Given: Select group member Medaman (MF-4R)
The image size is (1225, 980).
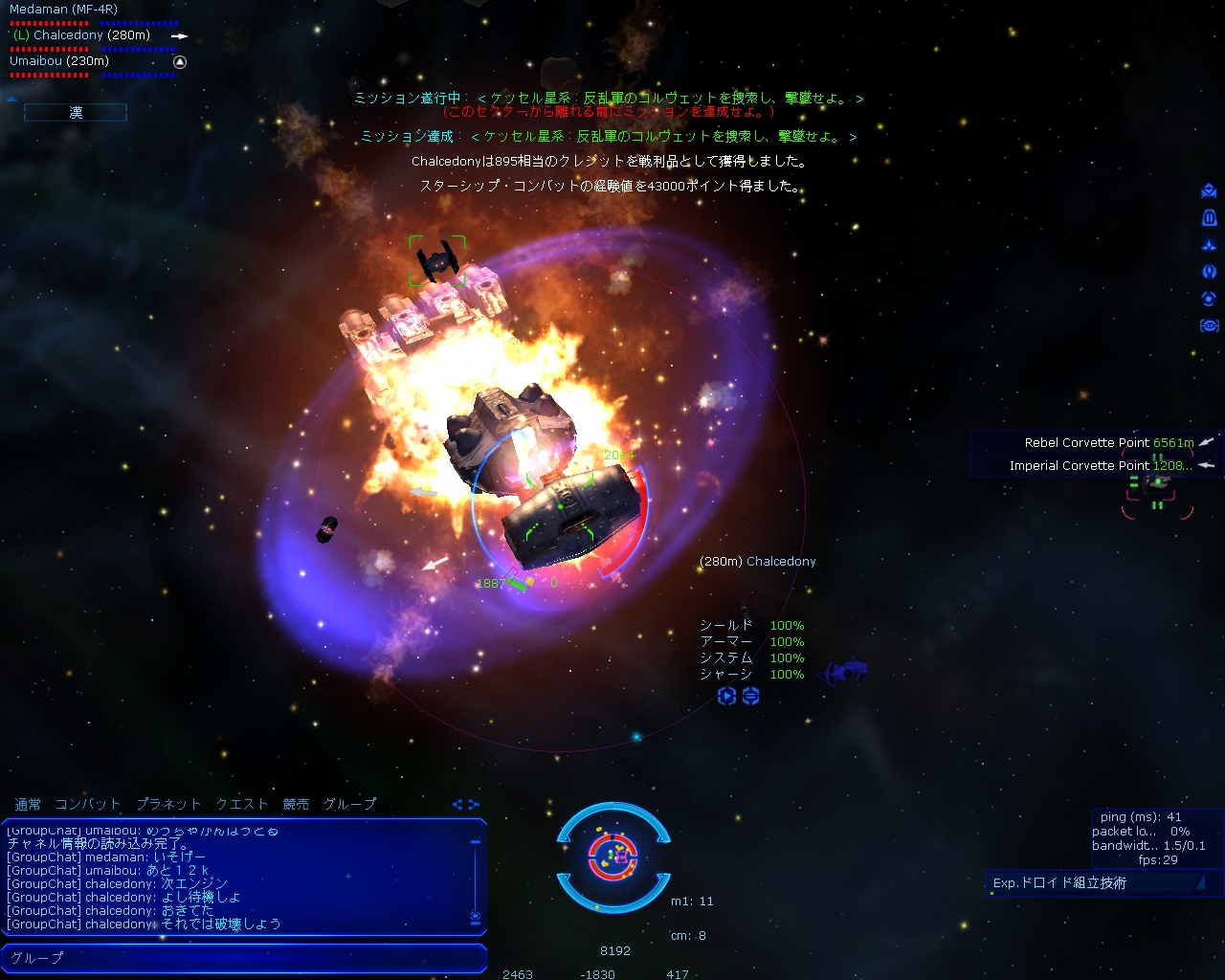Looking at the screenshot, I should pyautogui.click(x=63, y=10).
